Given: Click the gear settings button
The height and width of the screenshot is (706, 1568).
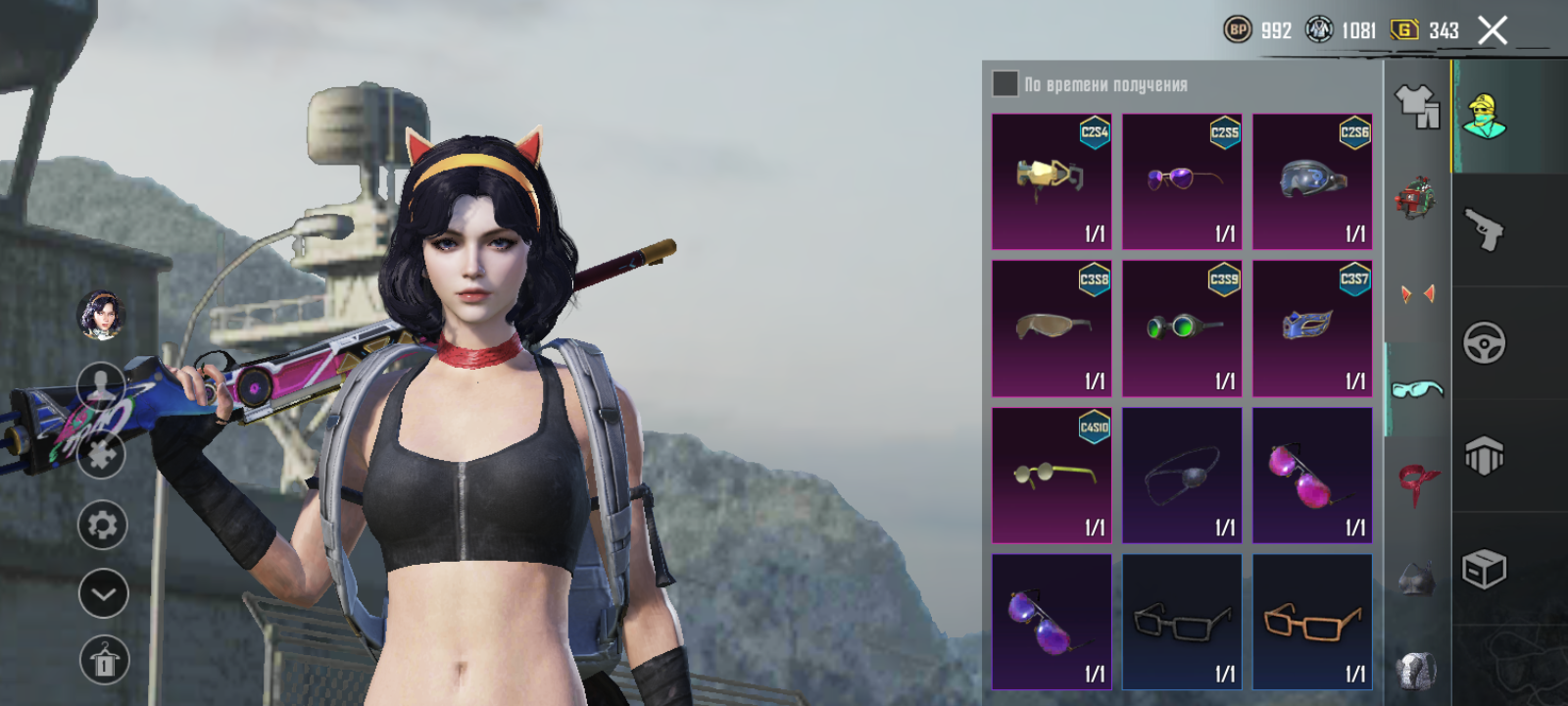Looking at the screenshot, I should [x=103, y=526].
